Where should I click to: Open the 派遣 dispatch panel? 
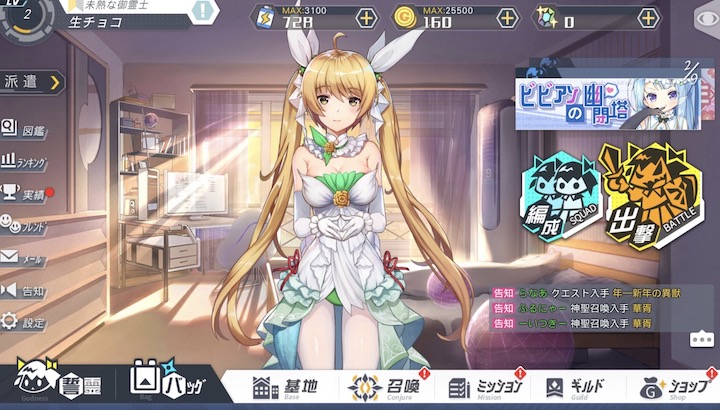(30, 82)
